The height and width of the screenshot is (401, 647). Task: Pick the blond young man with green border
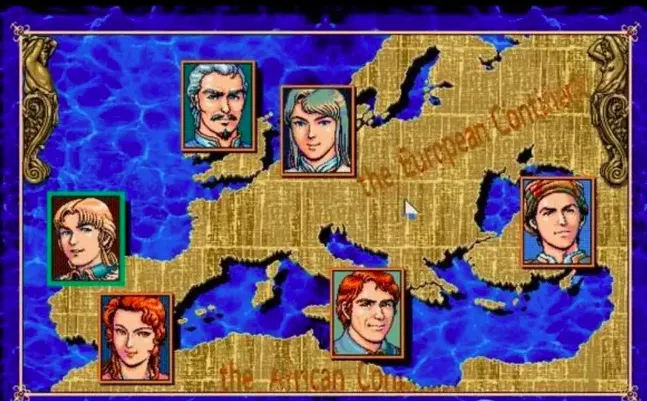(86, 238)
